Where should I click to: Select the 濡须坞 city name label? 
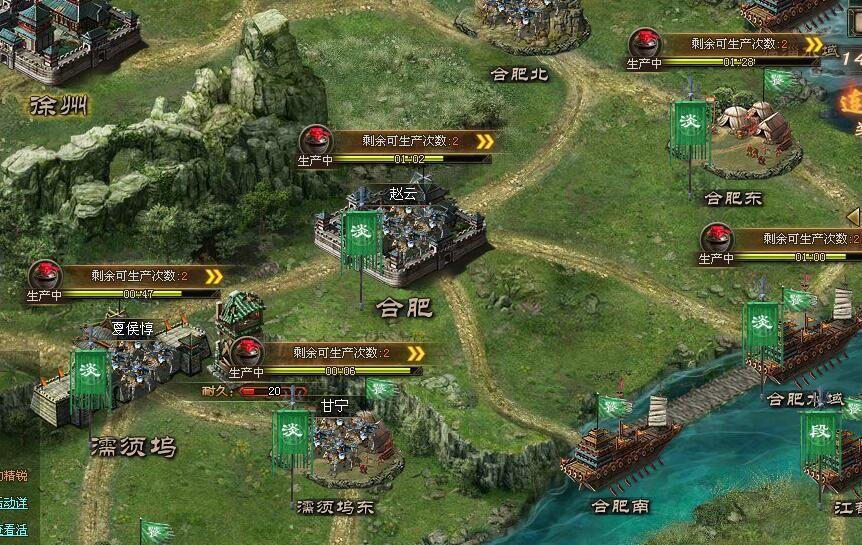132,445
